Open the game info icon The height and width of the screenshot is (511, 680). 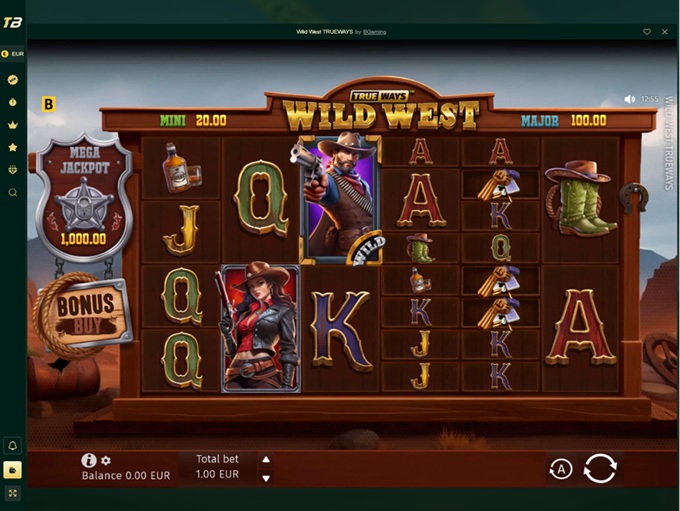click(89, 460)
